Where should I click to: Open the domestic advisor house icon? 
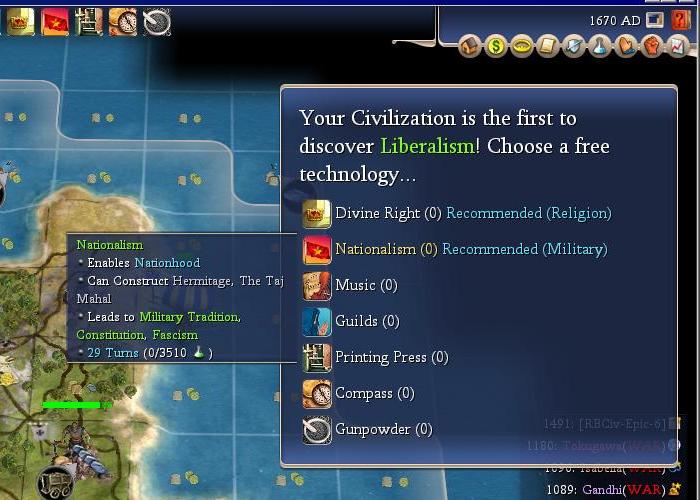tap(470, 46)
